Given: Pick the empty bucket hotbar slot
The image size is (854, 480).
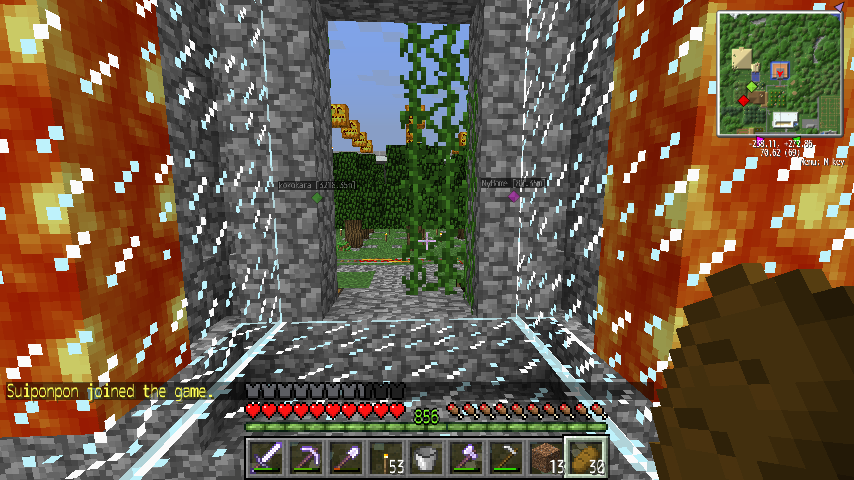Looking at the screenshot, I should [x=425, y=459].
